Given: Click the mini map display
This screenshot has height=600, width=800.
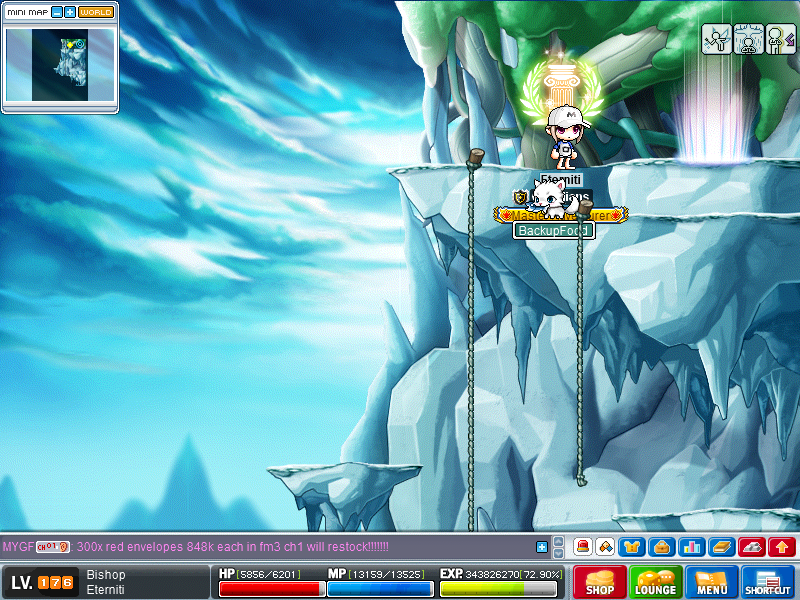Looking at the screenshot, I should [59, 65].
